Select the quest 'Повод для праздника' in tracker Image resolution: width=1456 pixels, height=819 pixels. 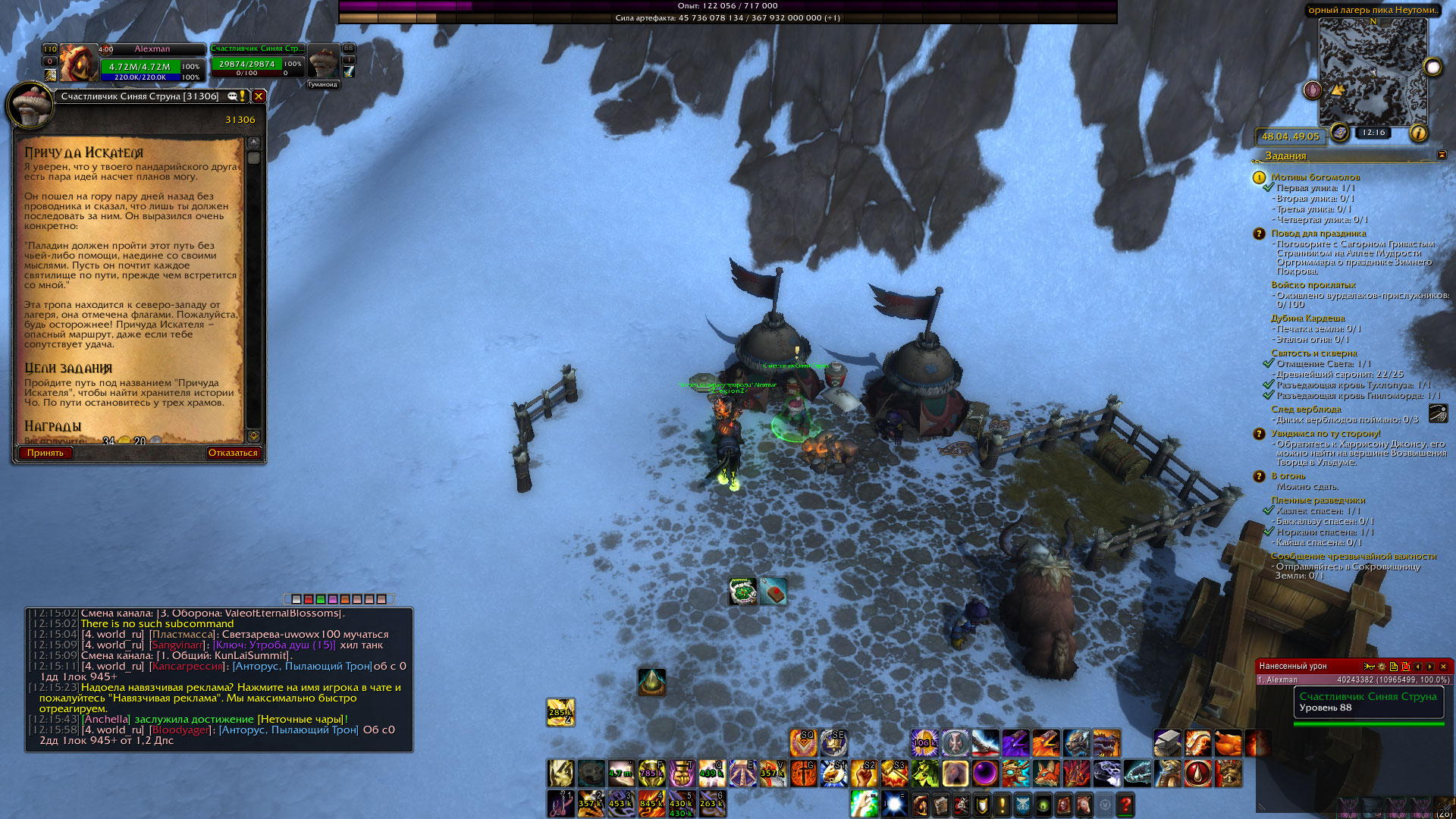1318,234
